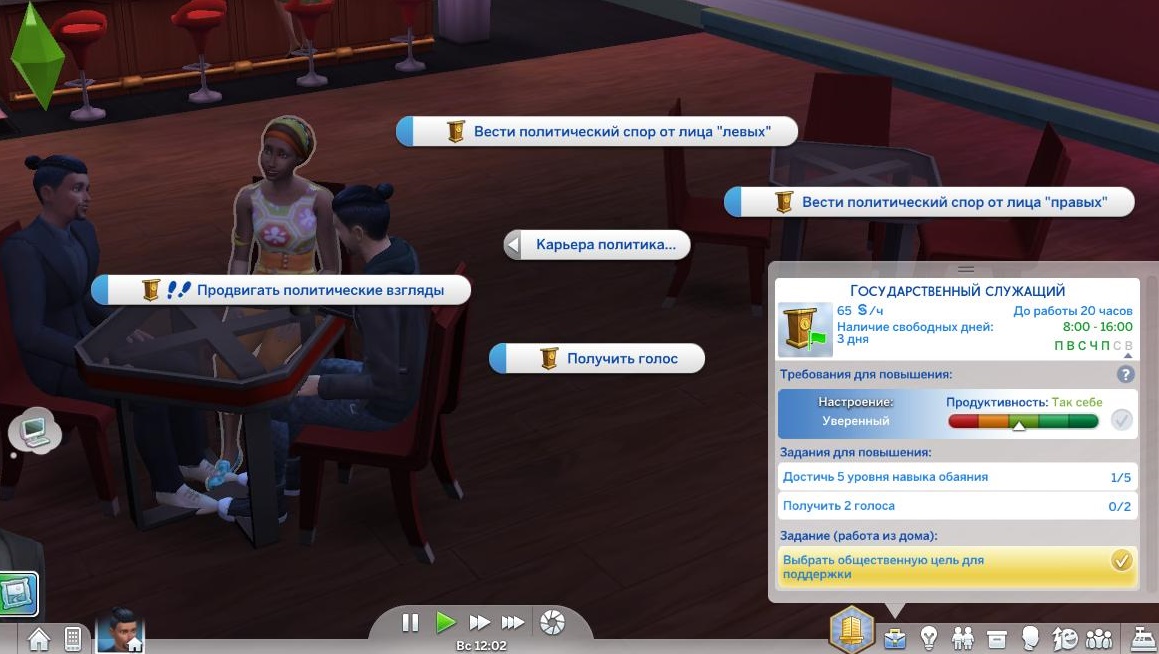Screen dimensions: 1159x654
Task: Set game speed to normal play
Action: click(445, 623)
